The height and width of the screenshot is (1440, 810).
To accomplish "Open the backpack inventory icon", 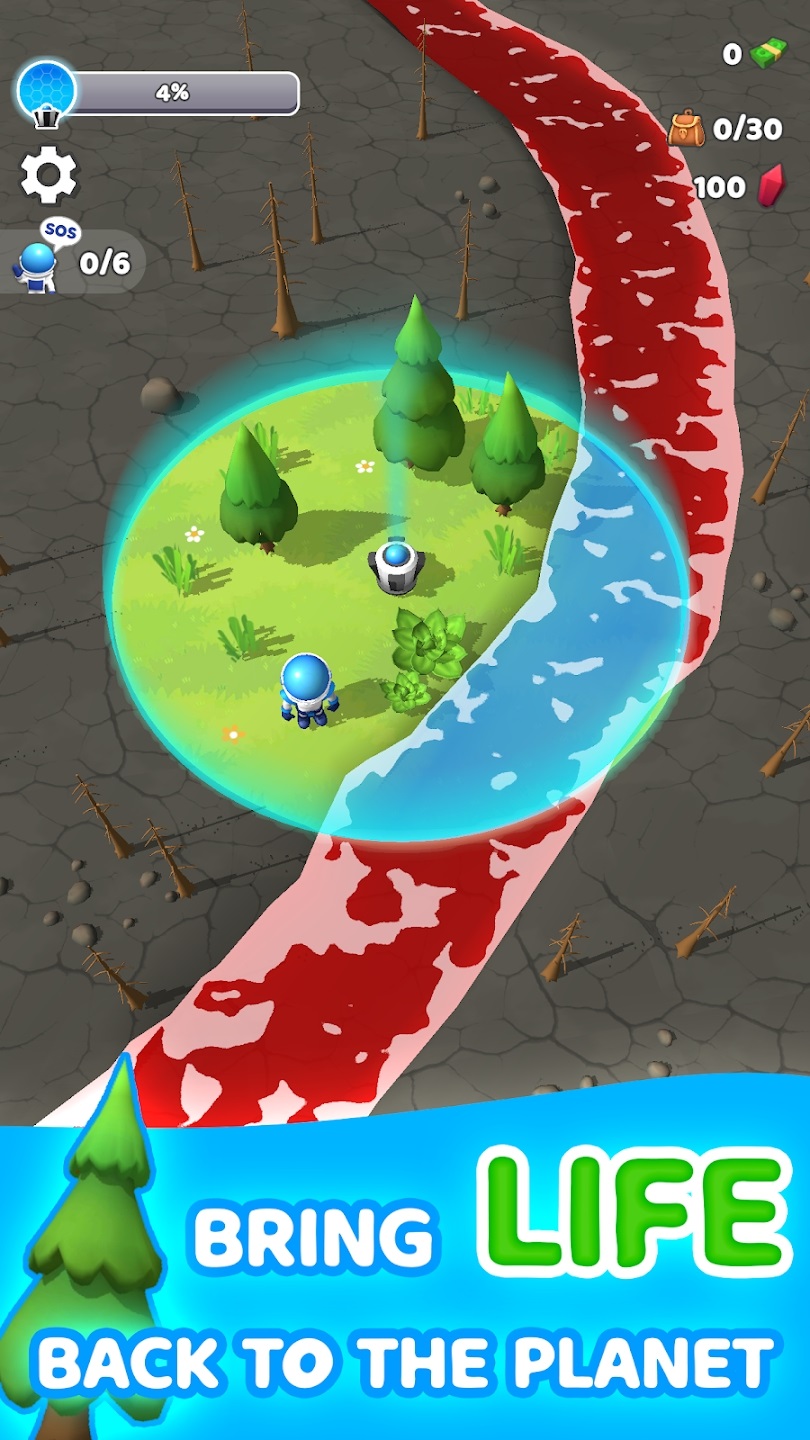I will point(687,128).
